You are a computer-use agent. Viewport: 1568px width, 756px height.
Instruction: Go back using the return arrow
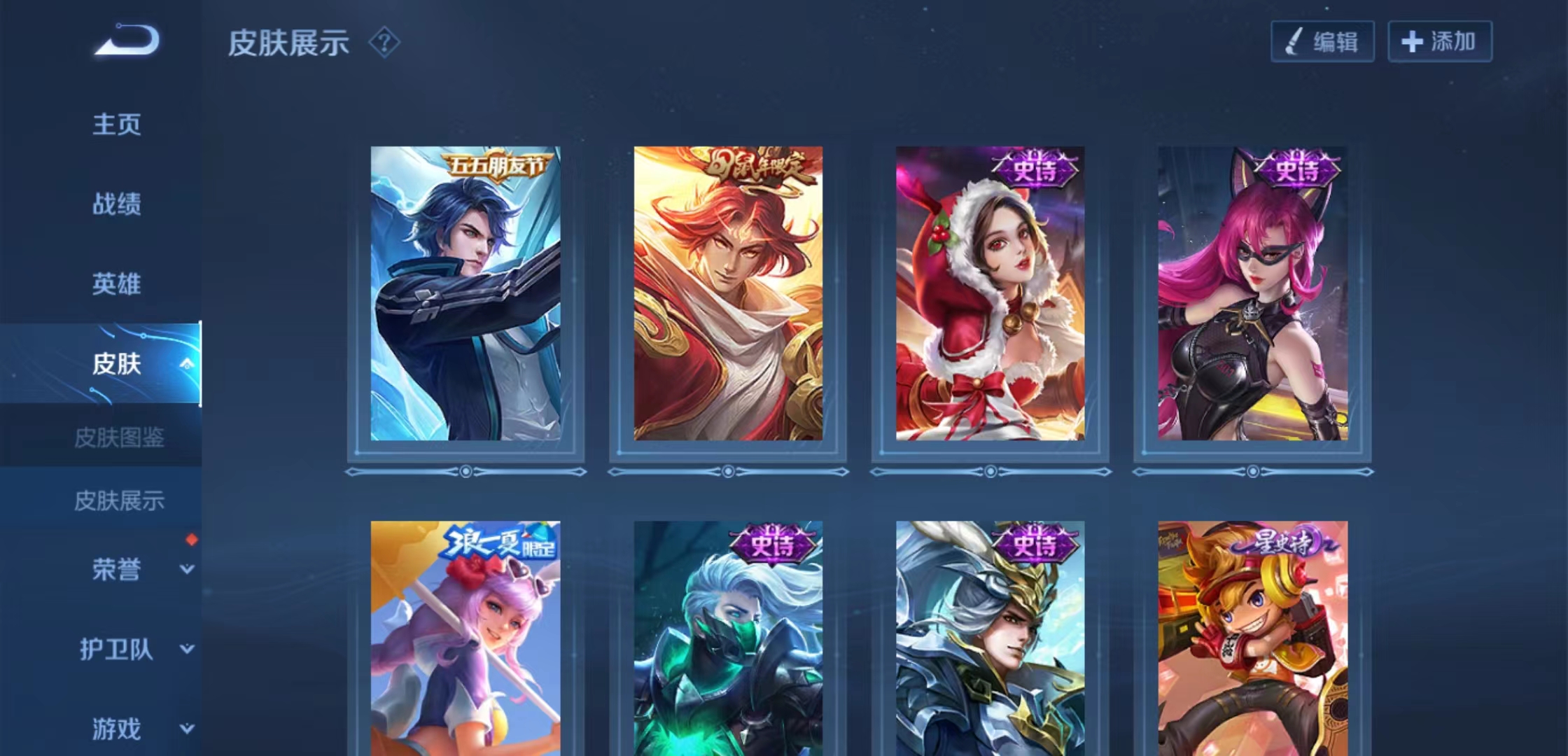coord(127,40)
